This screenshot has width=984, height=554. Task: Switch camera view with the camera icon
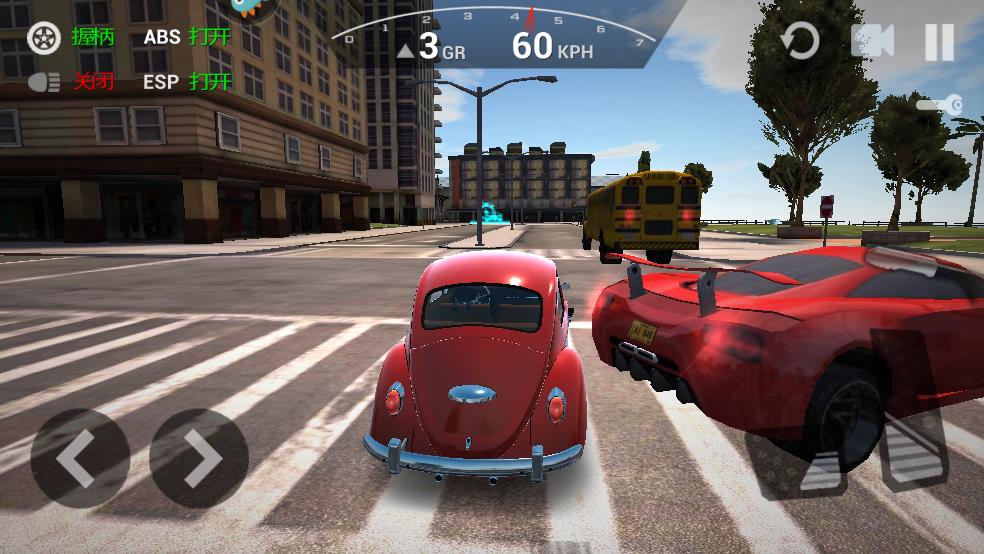871,41
